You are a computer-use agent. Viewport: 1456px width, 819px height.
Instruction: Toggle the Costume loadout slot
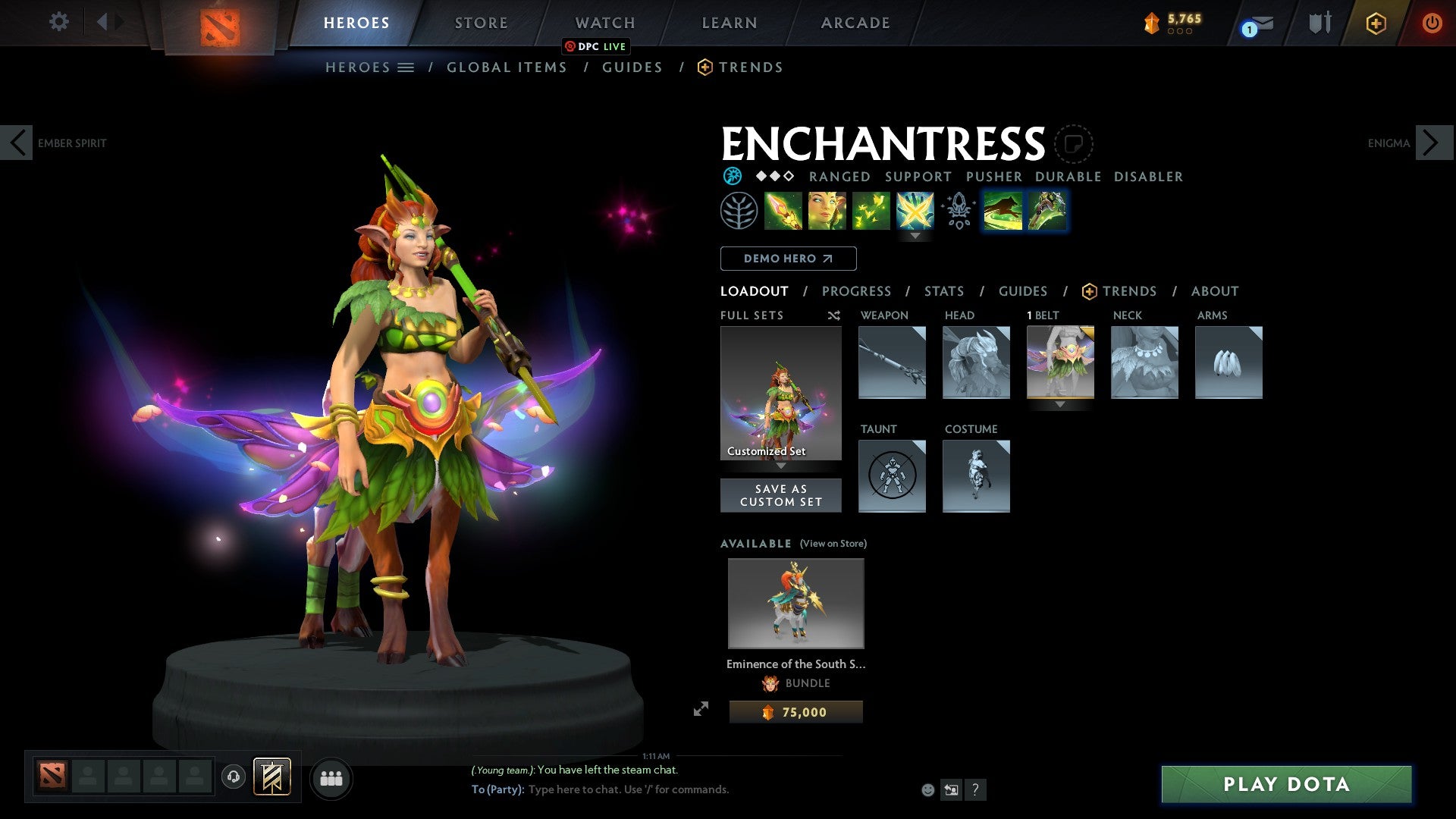tap(976, 476)
